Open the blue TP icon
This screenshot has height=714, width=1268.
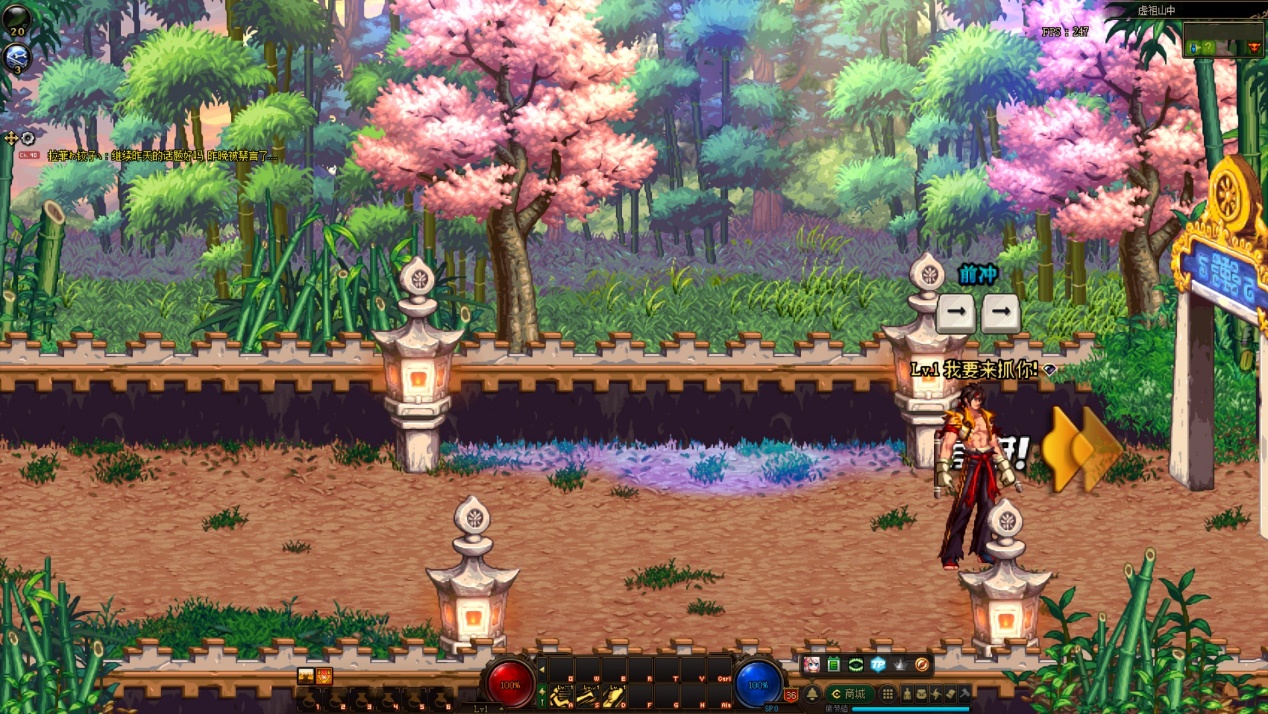(x=878, y=665)
